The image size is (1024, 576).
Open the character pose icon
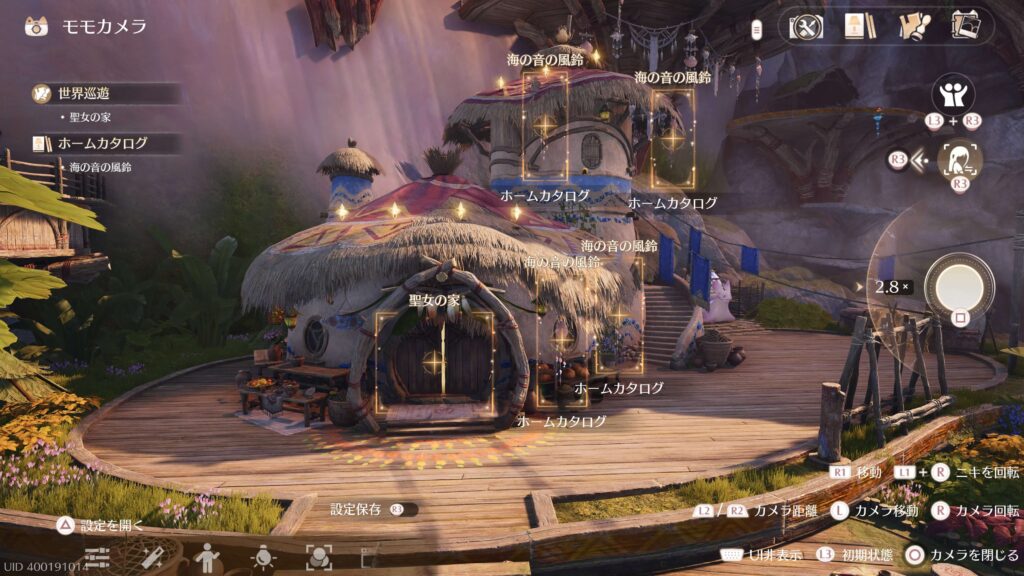[x=207, y=556]
